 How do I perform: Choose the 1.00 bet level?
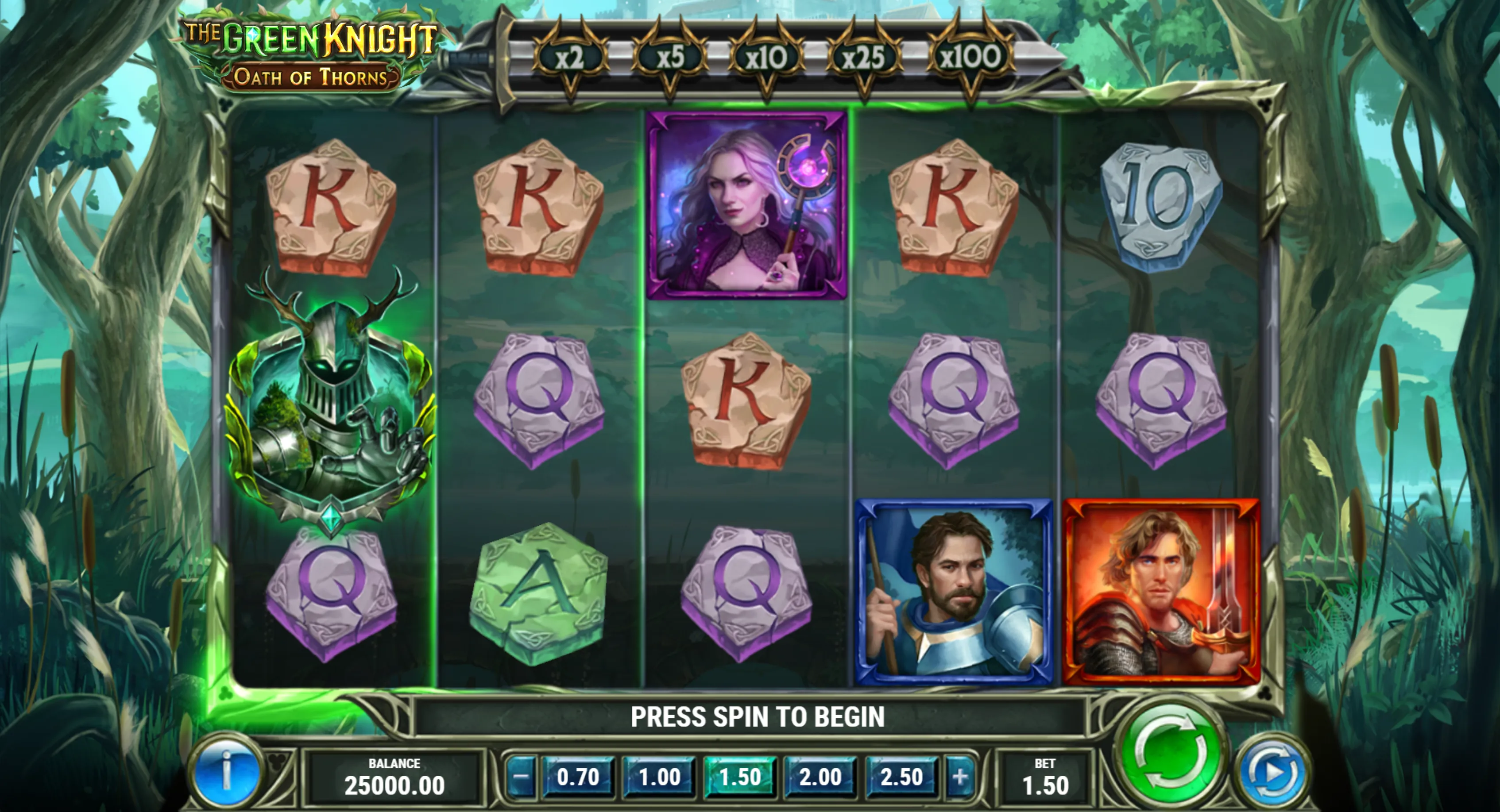659,777
